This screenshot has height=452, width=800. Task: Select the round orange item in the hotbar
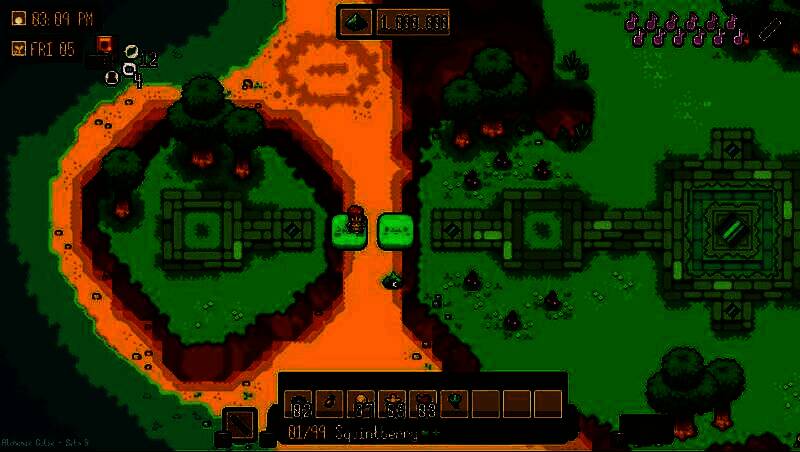click(361, 403)
